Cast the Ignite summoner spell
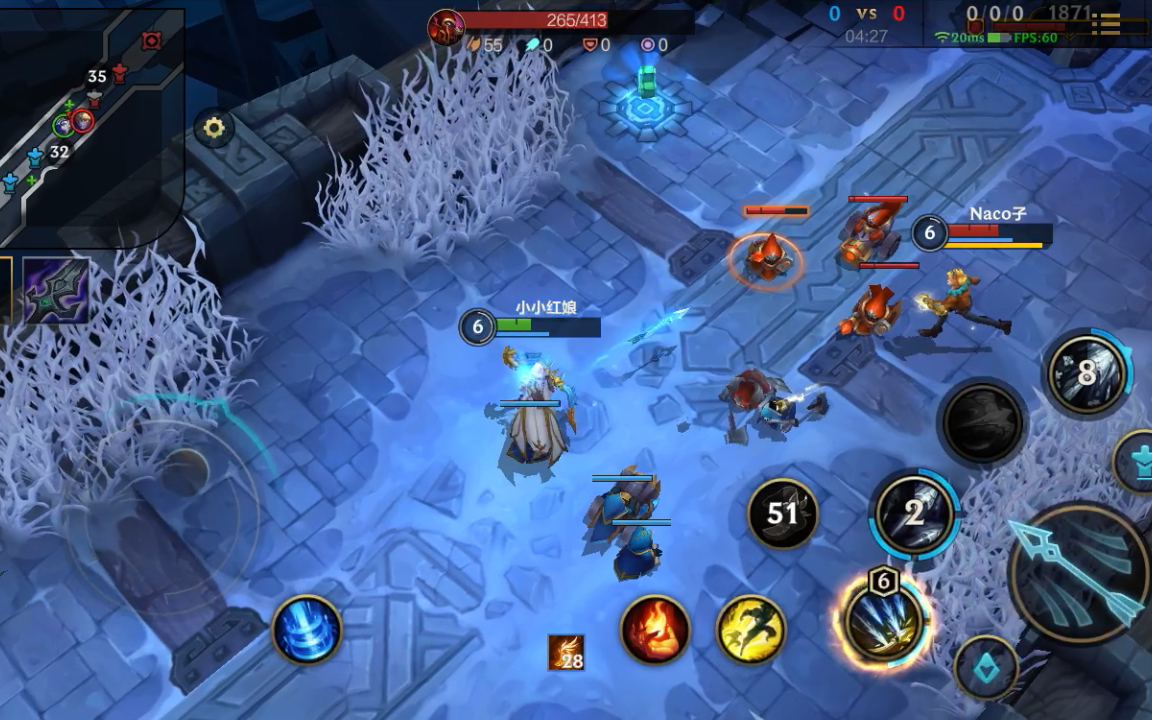The image size is (1152, 720). [x=655, y=630]
